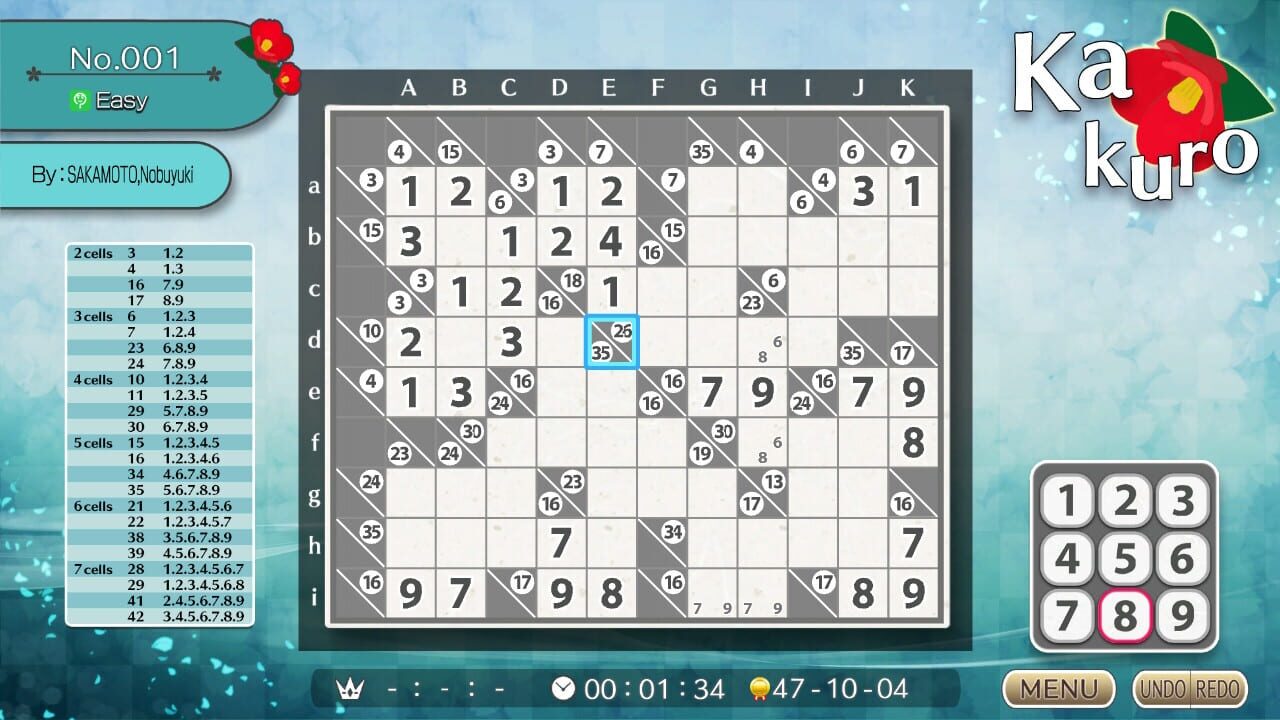1280x720 pixels.
Task: Click column header K on the grid
Action: 907,88
